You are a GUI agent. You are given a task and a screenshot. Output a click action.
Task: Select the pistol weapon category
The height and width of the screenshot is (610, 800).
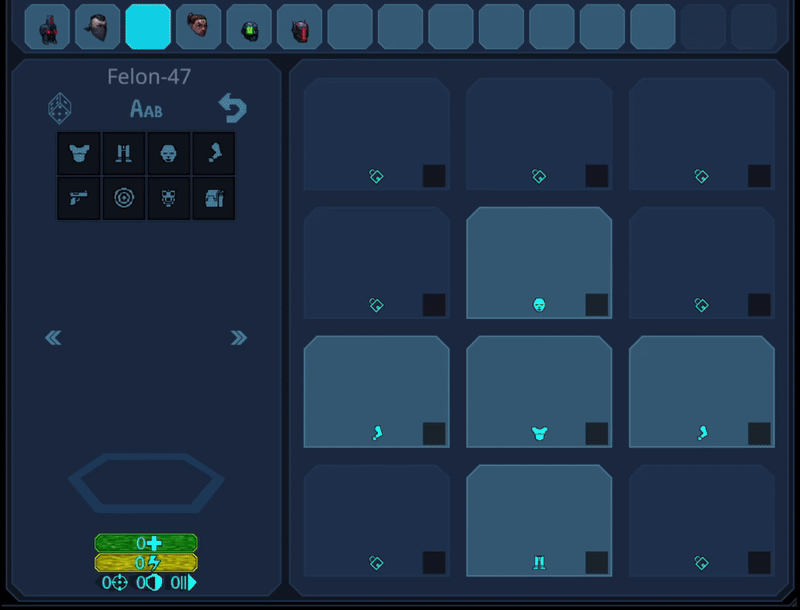click(x=78, y=198)
